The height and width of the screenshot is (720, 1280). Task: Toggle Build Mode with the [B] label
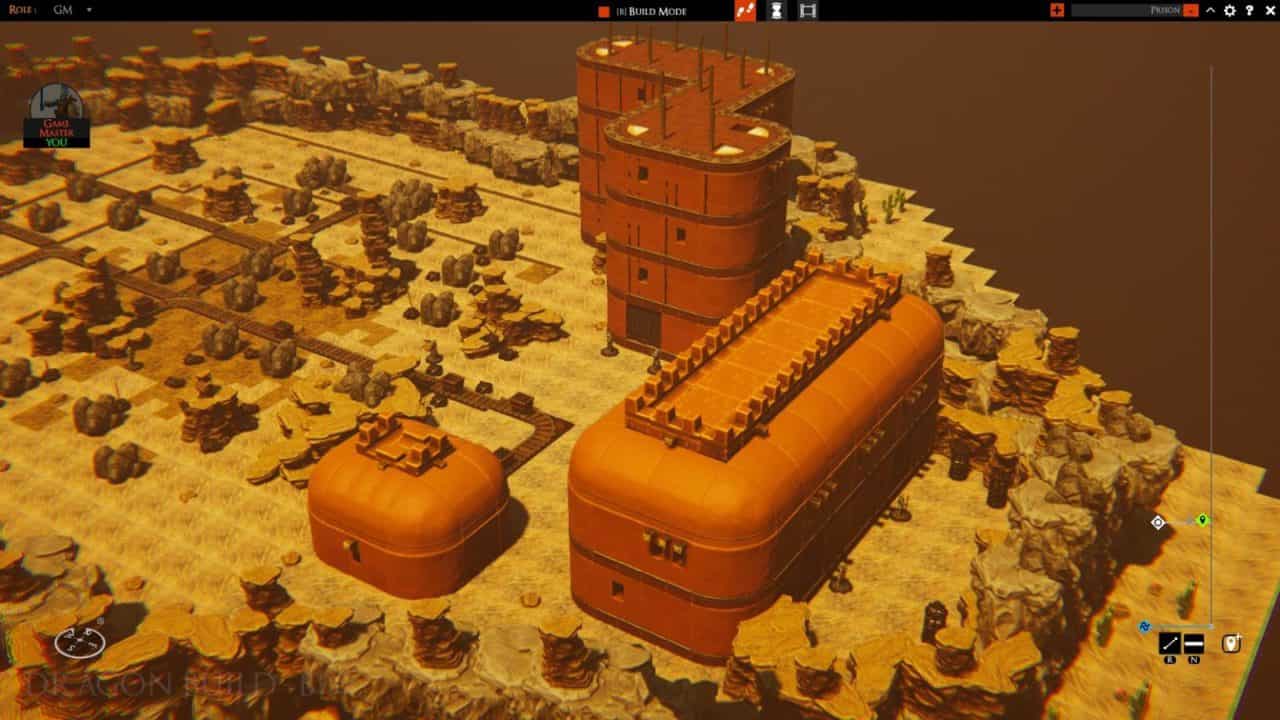pos(621,11)
